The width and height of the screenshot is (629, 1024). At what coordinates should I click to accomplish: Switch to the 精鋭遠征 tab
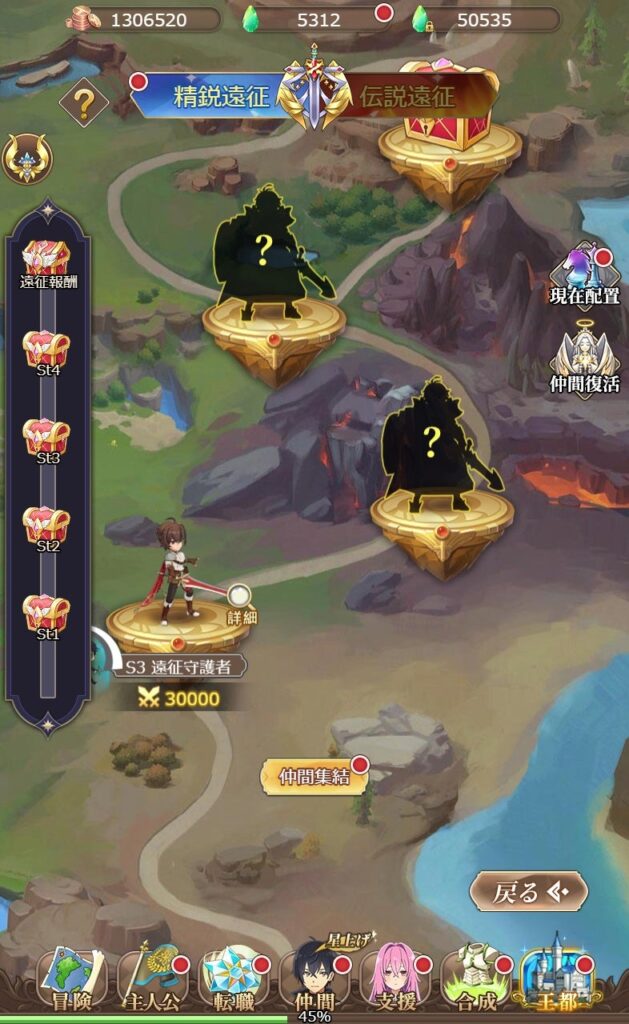tap(215, 97)
